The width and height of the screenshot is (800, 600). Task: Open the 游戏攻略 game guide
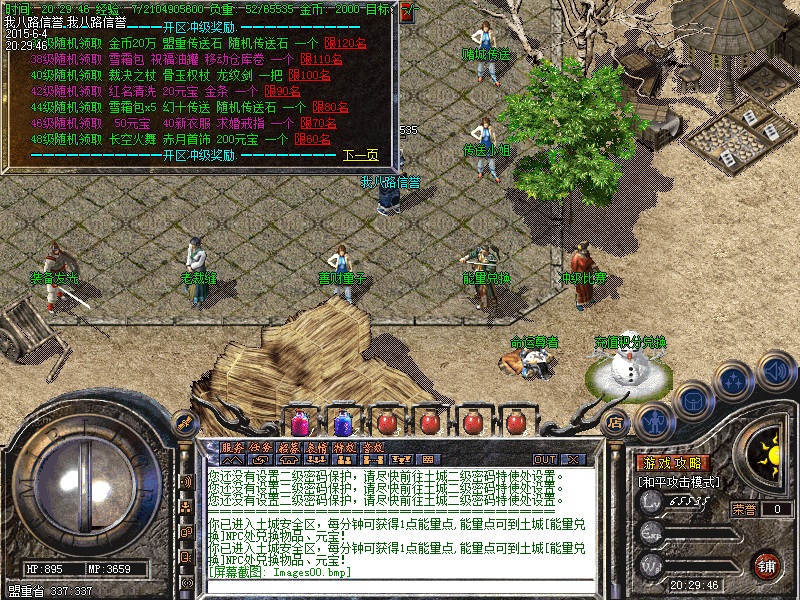coord(673,463)
